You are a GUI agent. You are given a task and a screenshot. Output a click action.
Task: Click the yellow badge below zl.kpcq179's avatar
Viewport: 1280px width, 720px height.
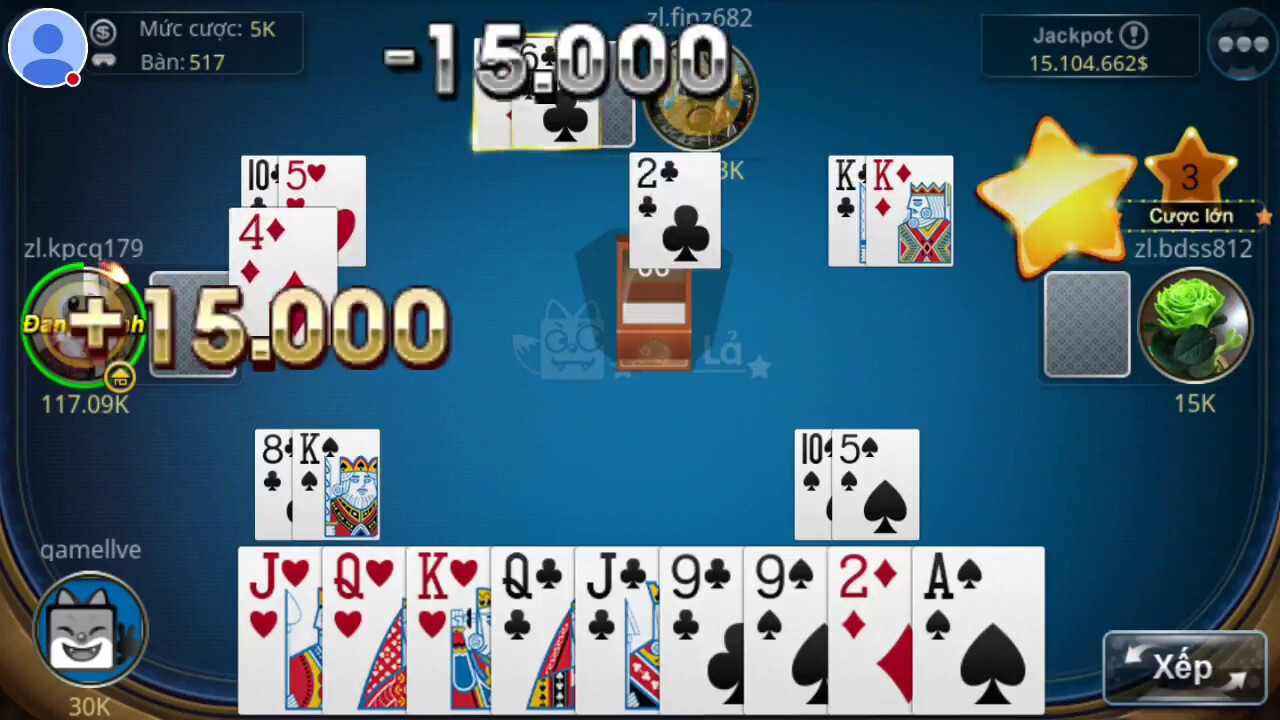point(120,377)
